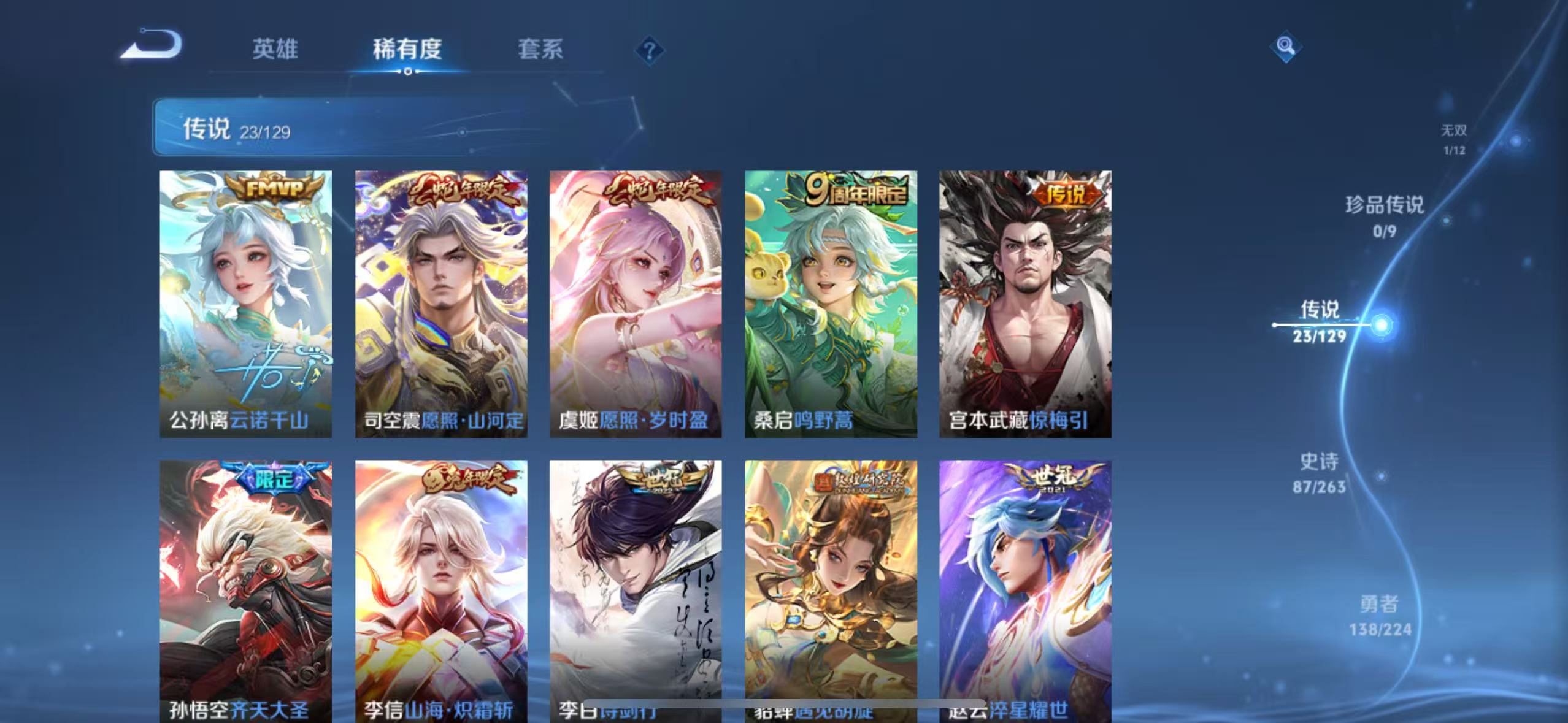Open search with the magnifier icon
Screen dimensions: 1568x723
pyautogui.click(x=1285, y=46)
